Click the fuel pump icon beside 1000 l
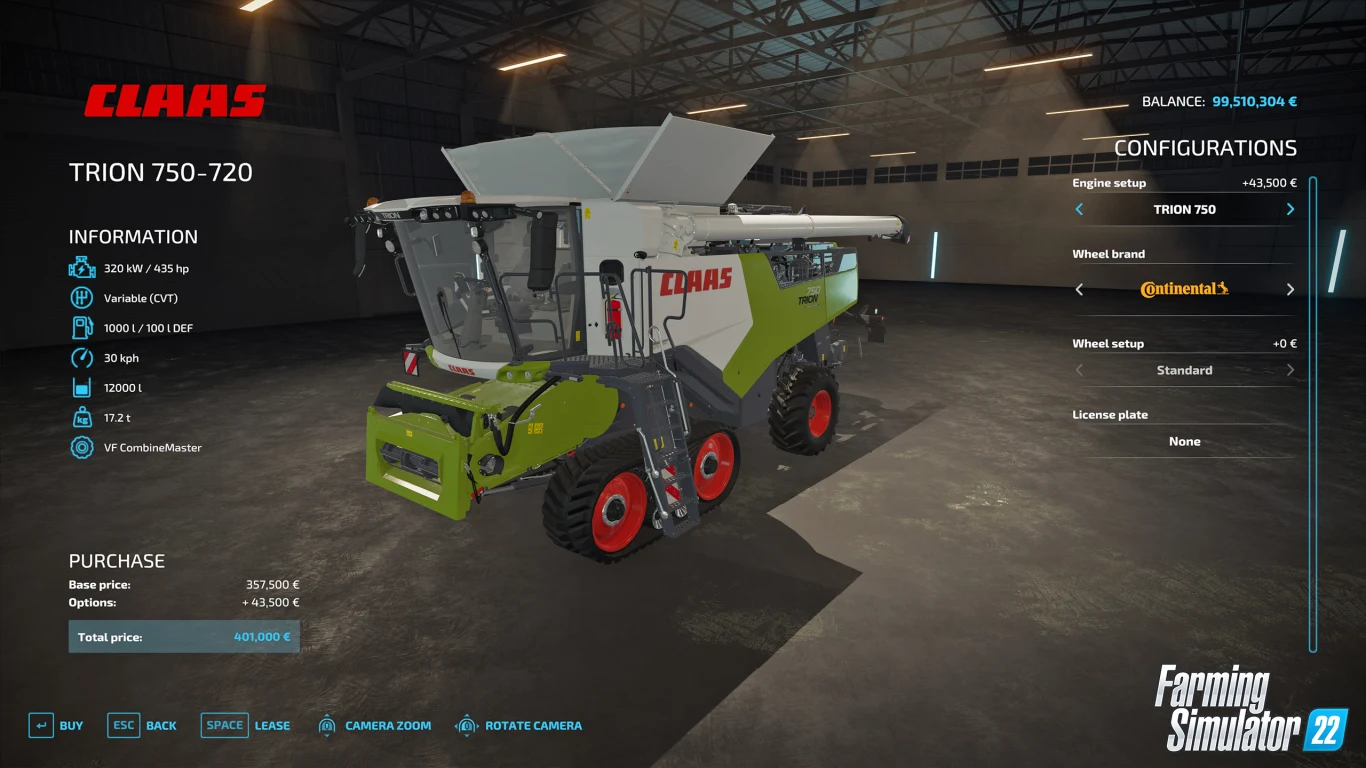 (x=80, y=327)
